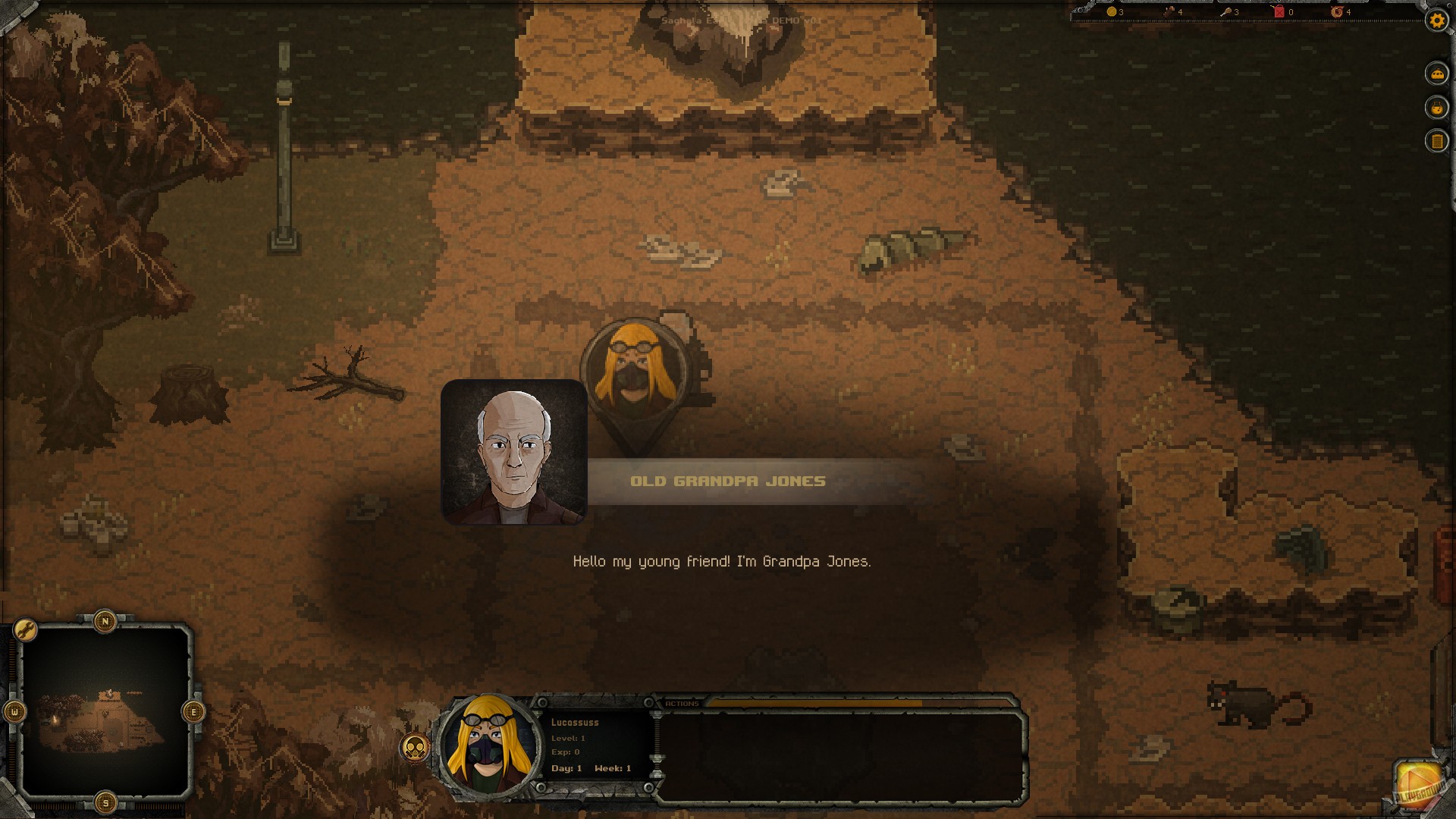
Task: Click the gas mask icon beside the portrait
Action: pos(415,745)
